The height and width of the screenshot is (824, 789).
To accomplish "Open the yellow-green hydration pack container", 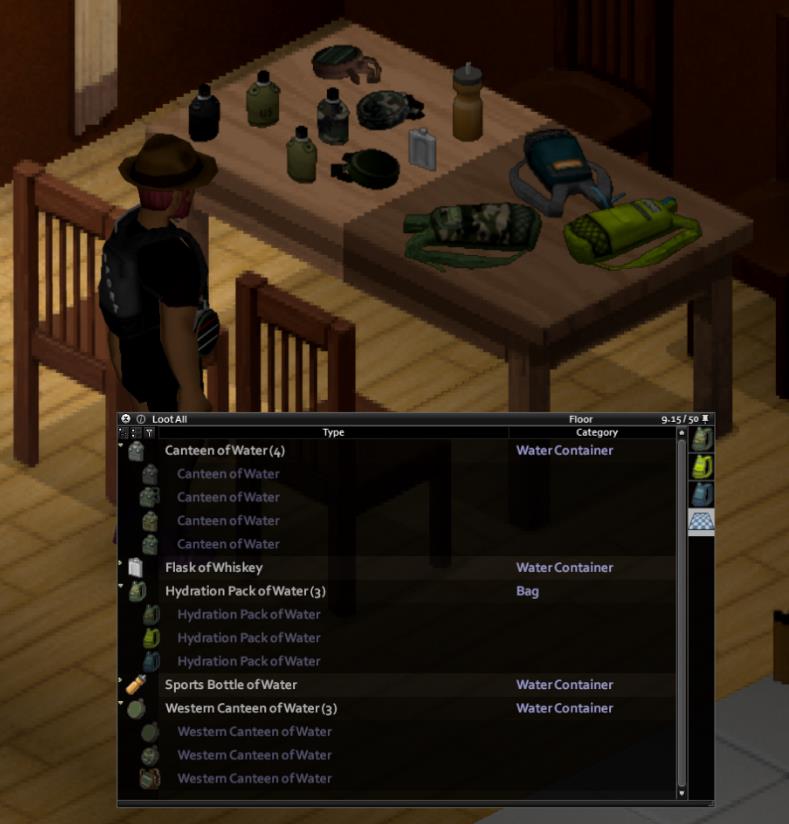I will [x=702, y=466].
